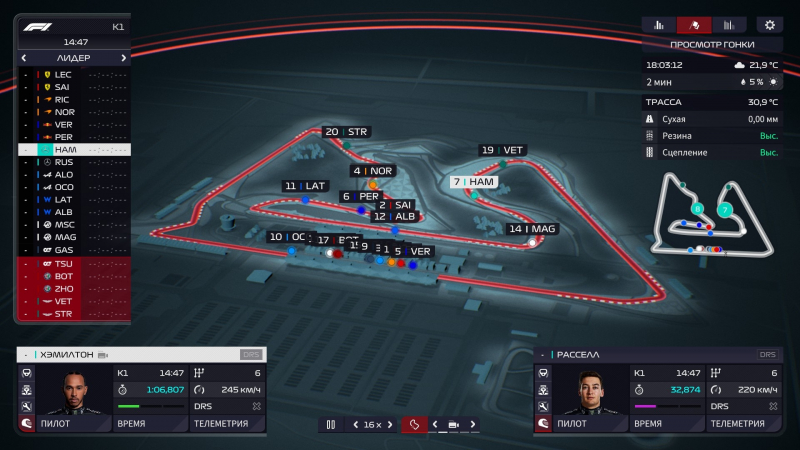
Task: Open Hamilton's ТЕЛЕМЕТРИЯ panel
Action: (x=227, y=423)
